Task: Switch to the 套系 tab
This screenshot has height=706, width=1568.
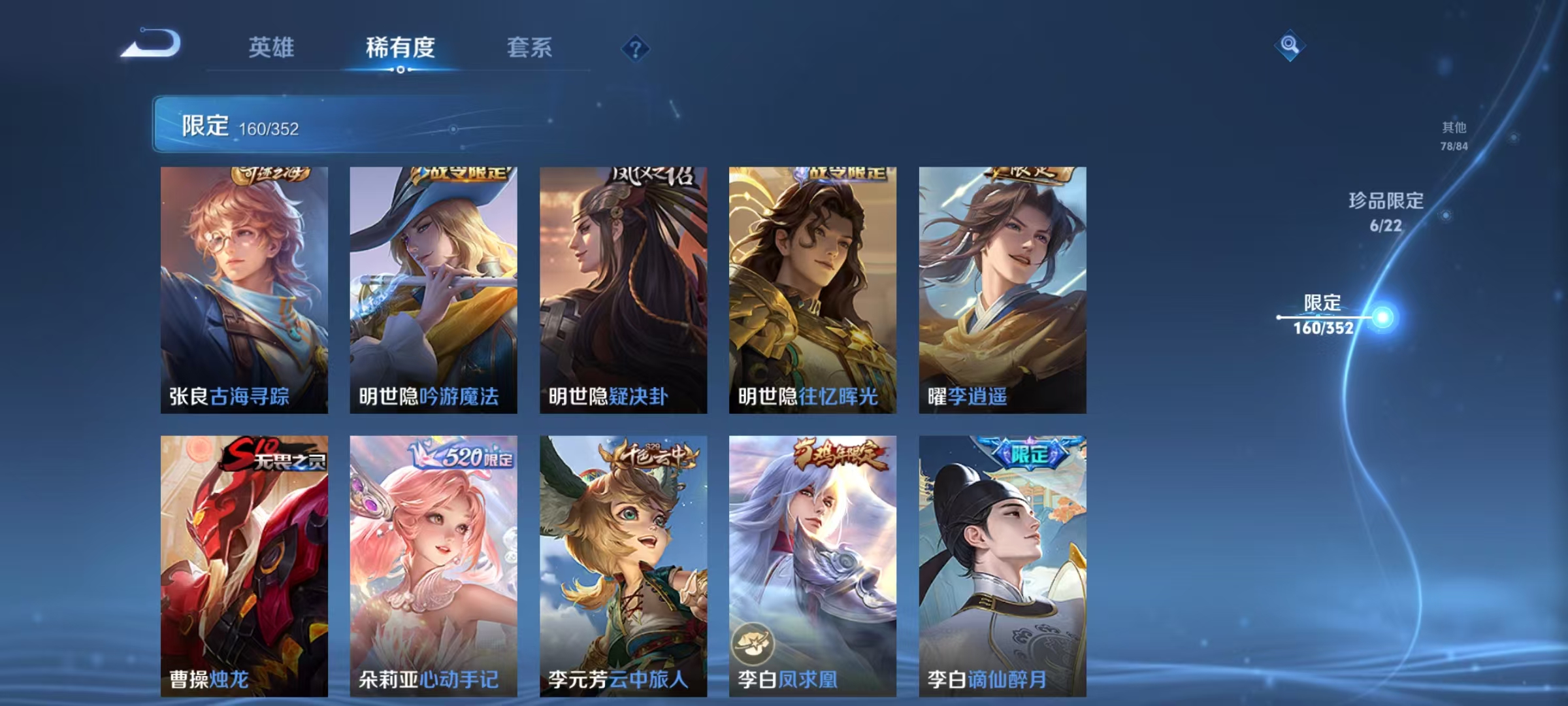Action: 531,47
